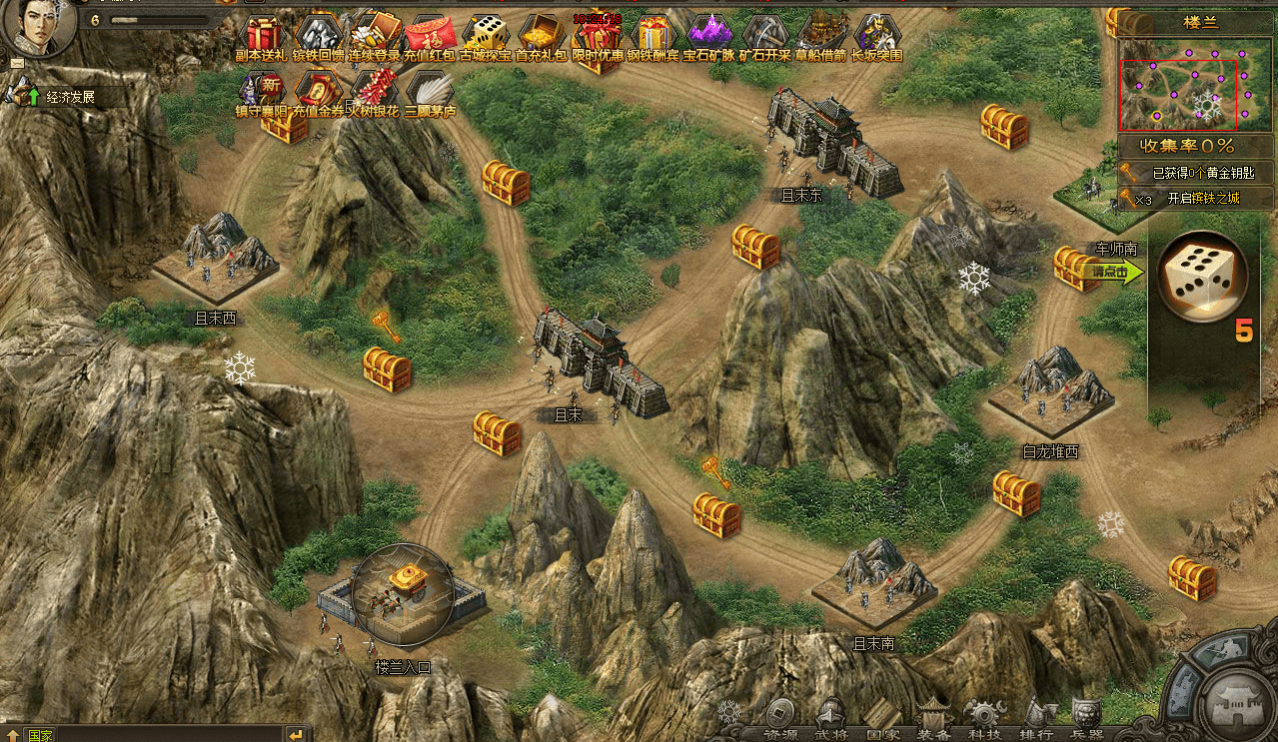The width and height of the screenshot is (1278, 742).
Task: Select the 三顾茅庐 feather fan icon
Action: [430, 90]
